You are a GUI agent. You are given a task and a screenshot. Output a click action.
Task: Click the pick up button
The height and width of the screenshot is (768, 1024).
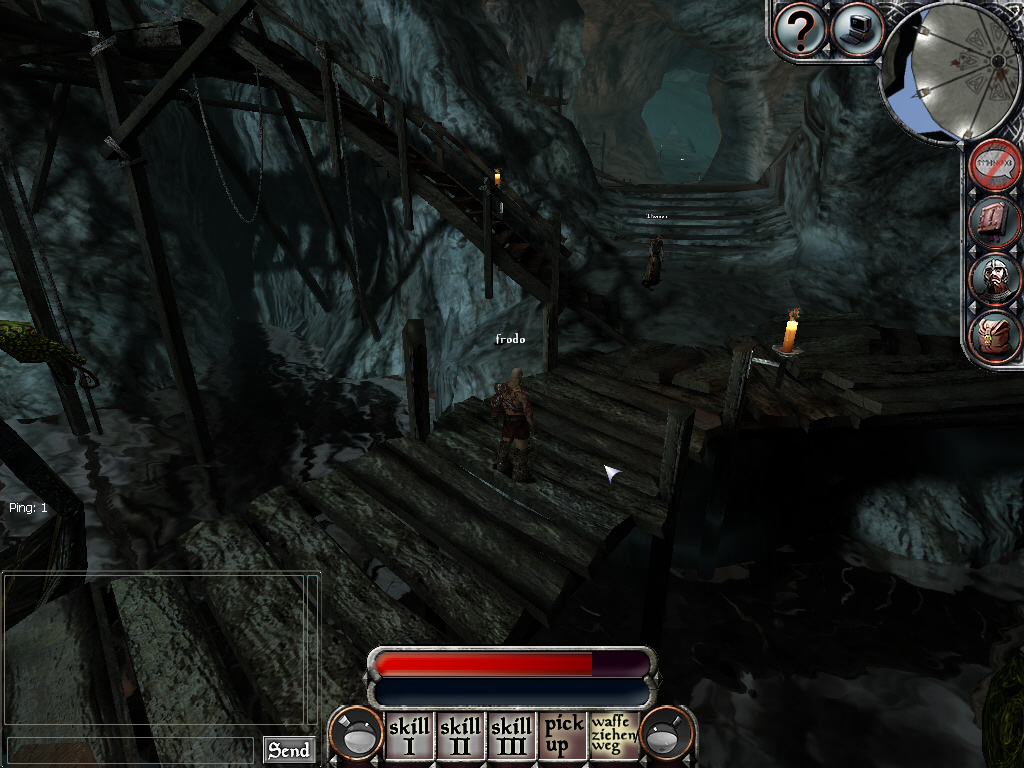click(563, 736)
